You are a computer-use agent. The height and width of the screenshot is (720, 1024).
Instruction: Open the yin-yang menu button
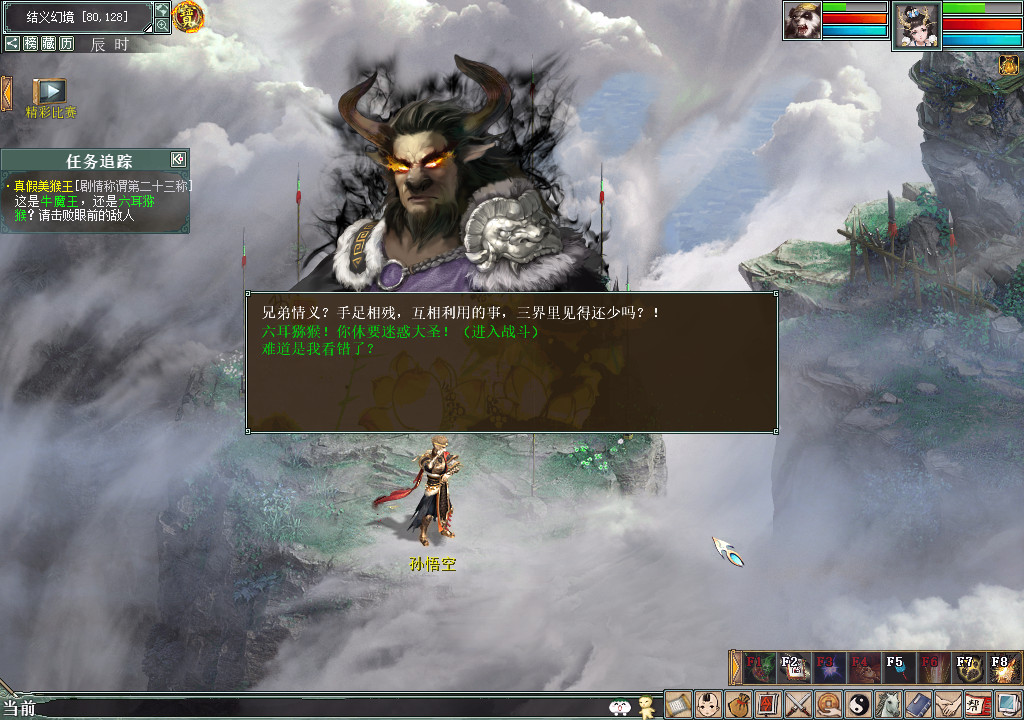pos(858,704)
